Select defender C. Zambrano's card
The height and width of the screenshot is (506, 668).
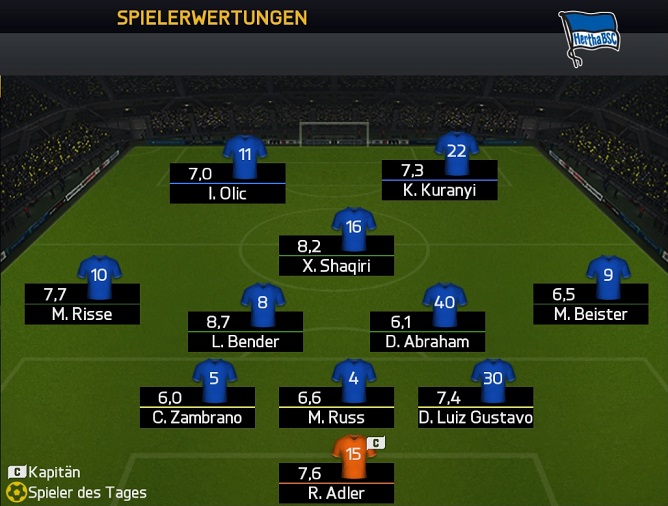click(x=198, y=407)
